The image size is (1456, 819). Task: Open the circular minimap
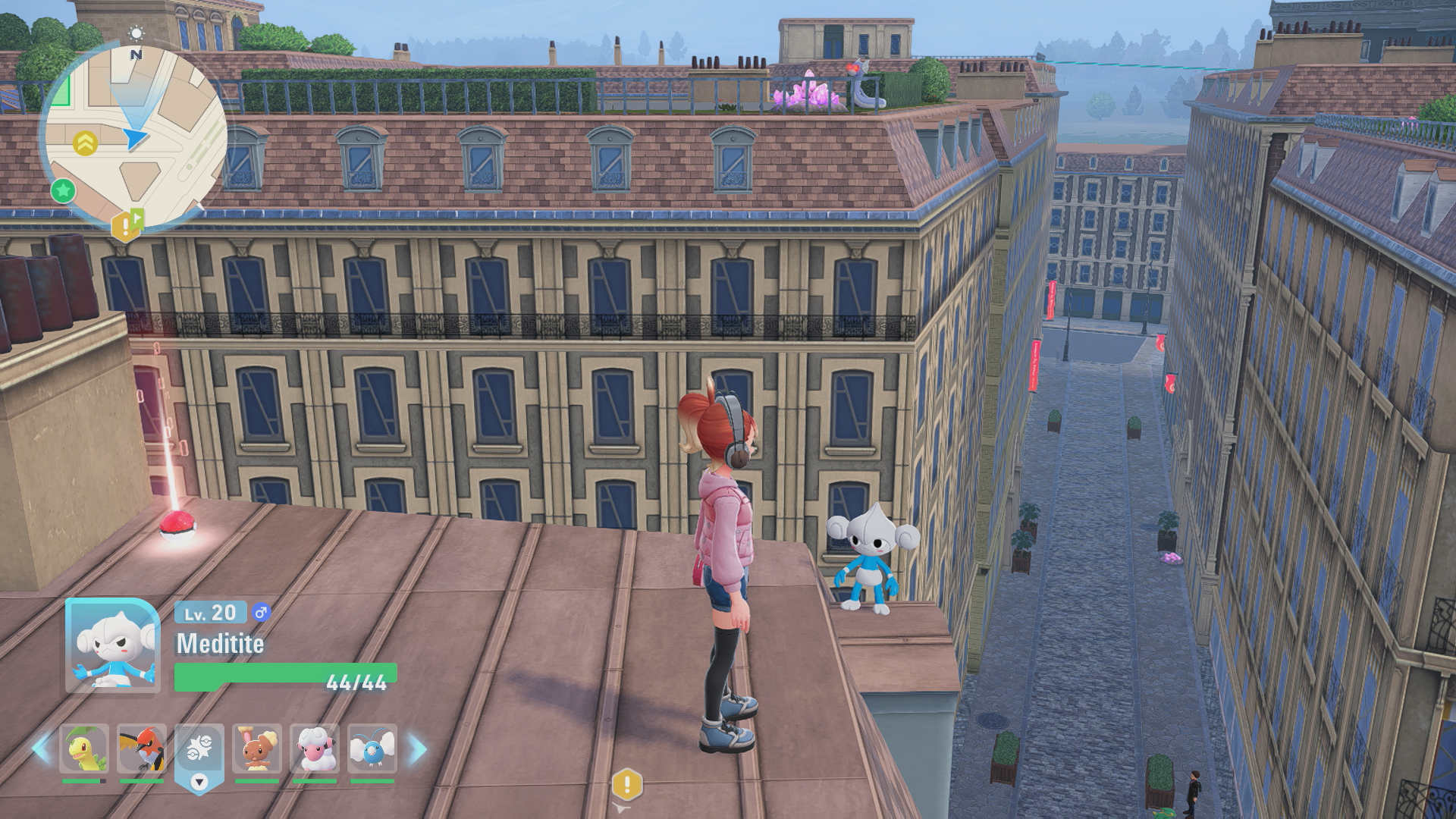click(135, 136)
